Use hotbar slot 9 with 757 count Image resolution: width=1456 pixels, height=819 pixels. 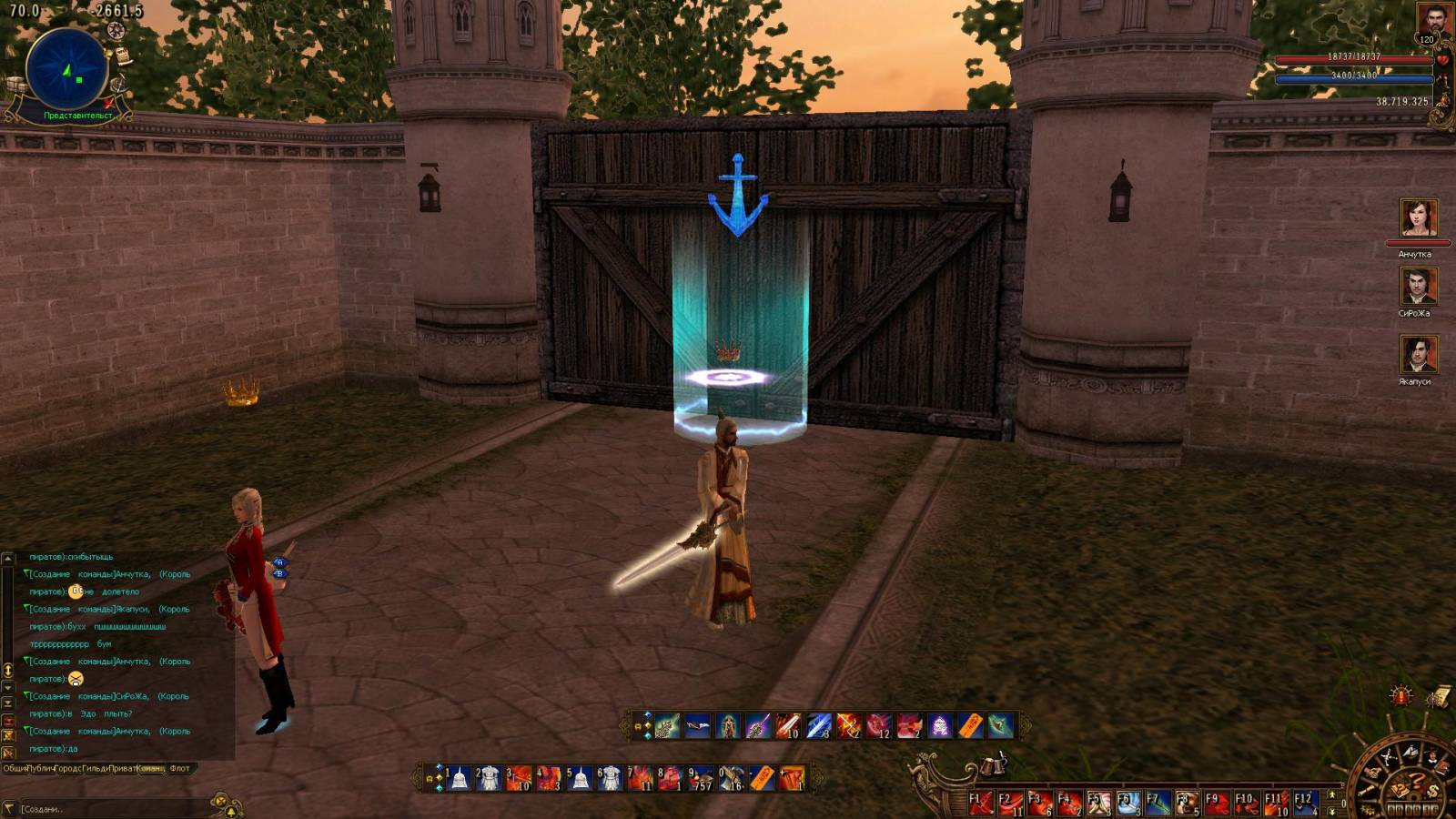pos(701,779)
